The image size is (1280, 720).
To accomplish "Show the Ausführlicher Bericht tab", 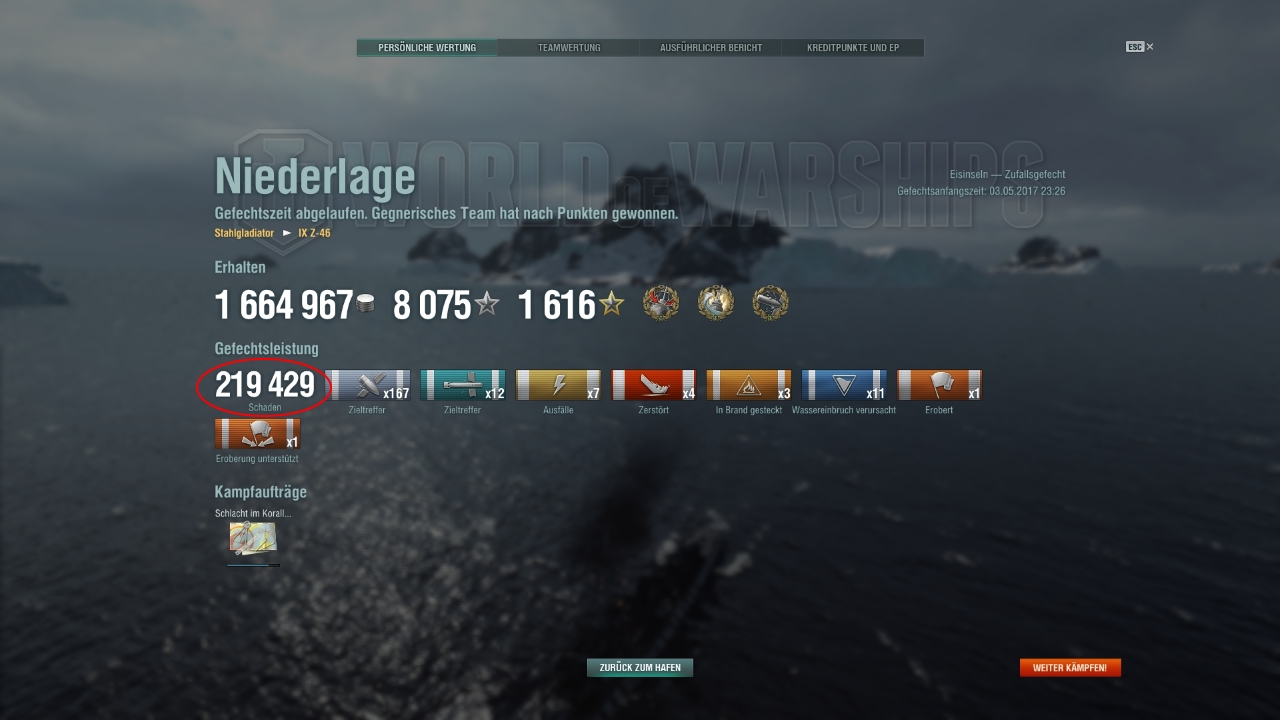I will (711, 48).
